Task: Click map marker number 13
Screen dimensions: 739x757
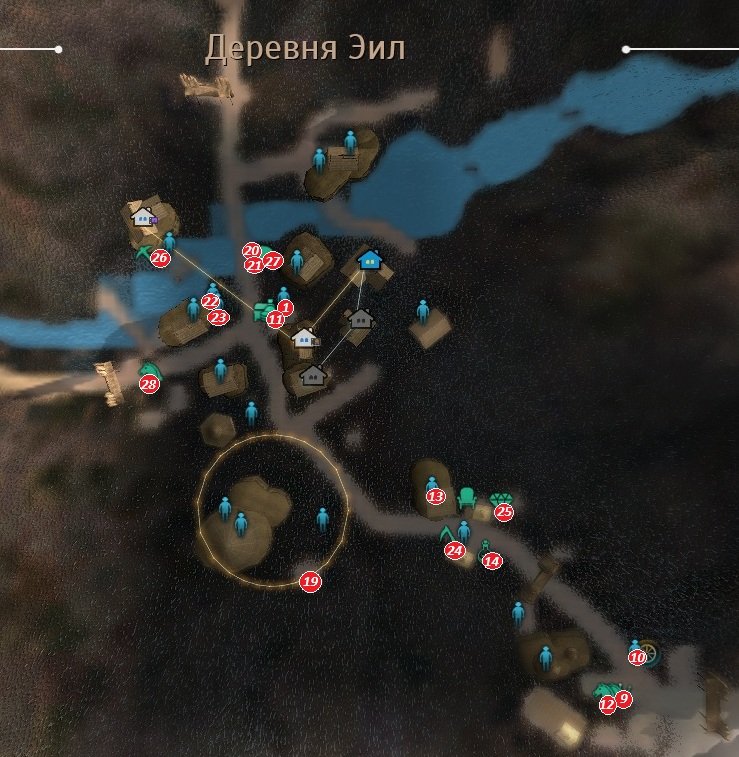Action: click(x=435, y=496)
